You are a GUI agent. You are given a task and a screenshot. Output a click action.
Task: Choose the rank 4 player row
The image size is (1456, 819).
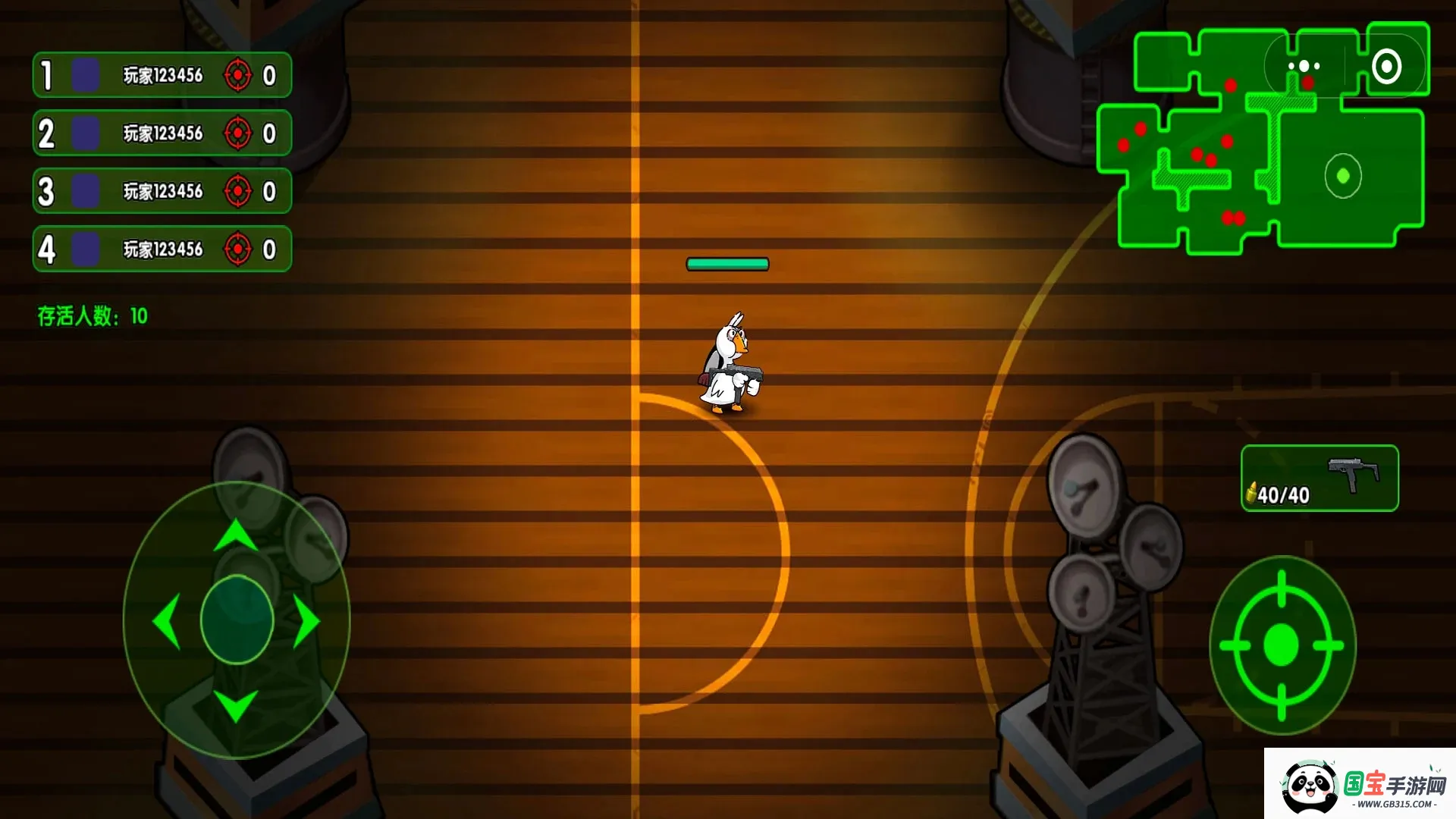point(162,249)
